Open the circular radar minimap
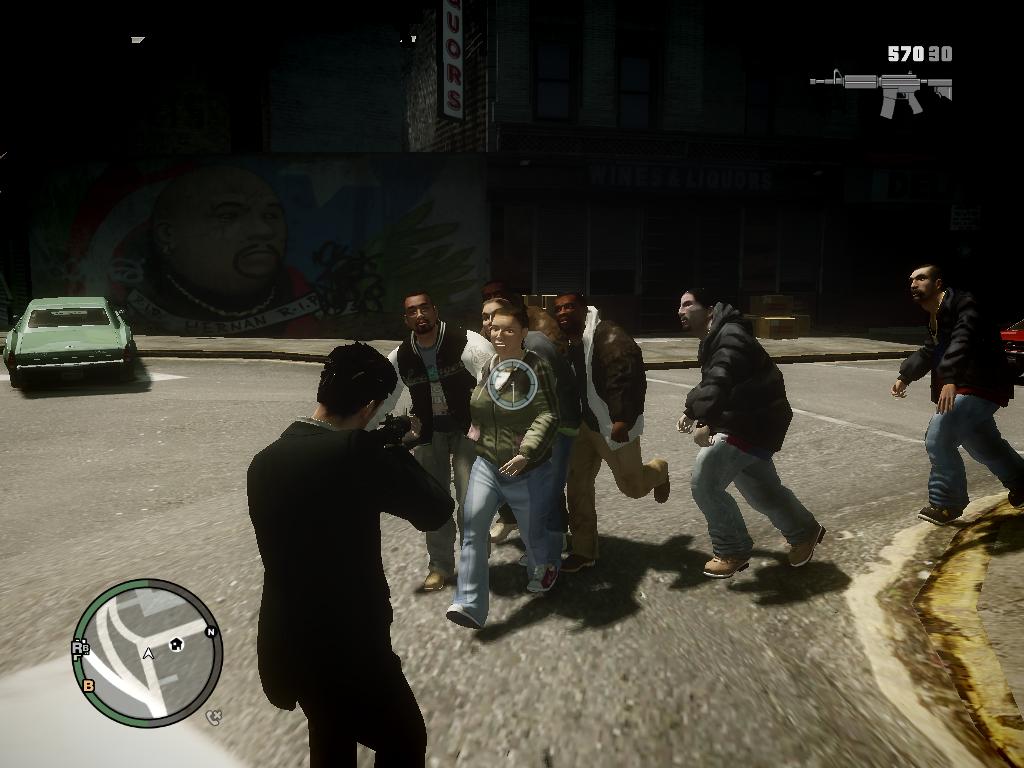 (147, 652)
